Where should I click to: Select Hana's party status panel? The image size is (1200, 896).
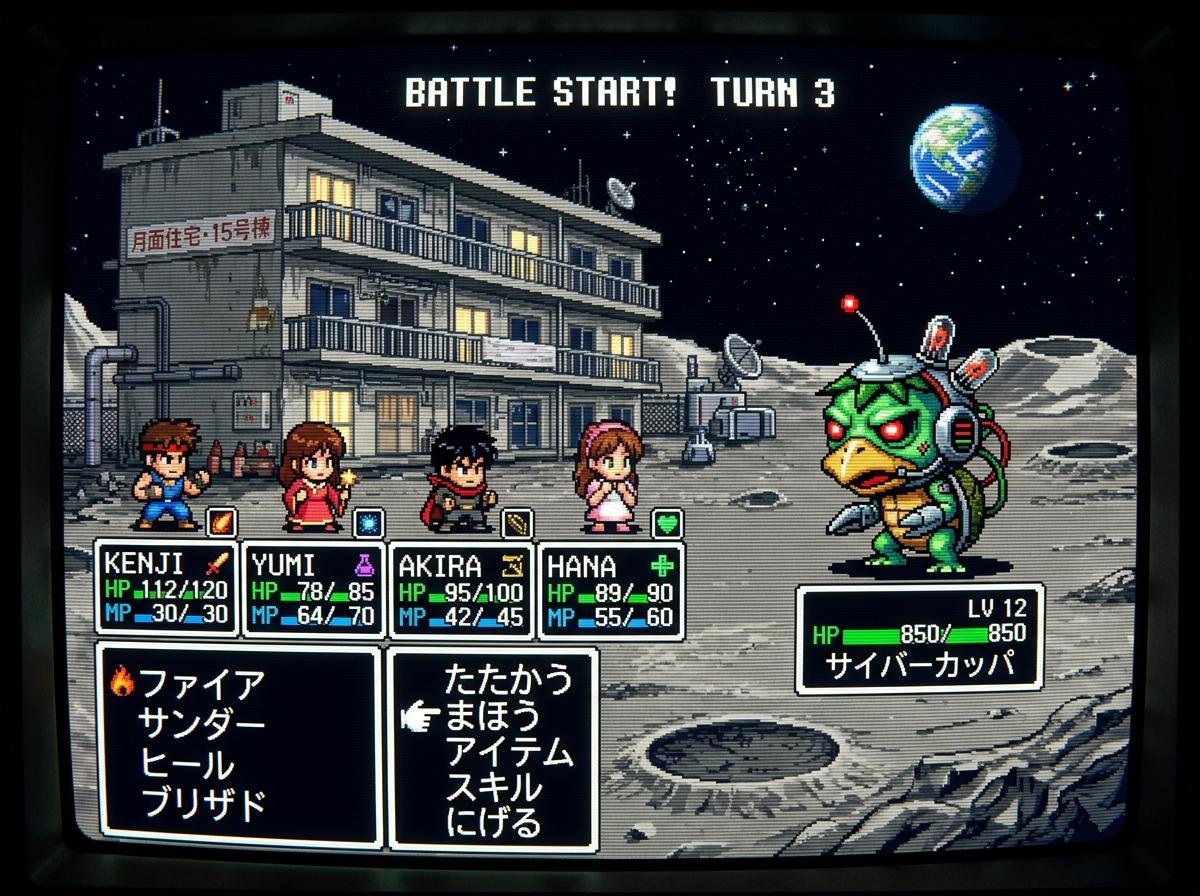click(610, 589)
